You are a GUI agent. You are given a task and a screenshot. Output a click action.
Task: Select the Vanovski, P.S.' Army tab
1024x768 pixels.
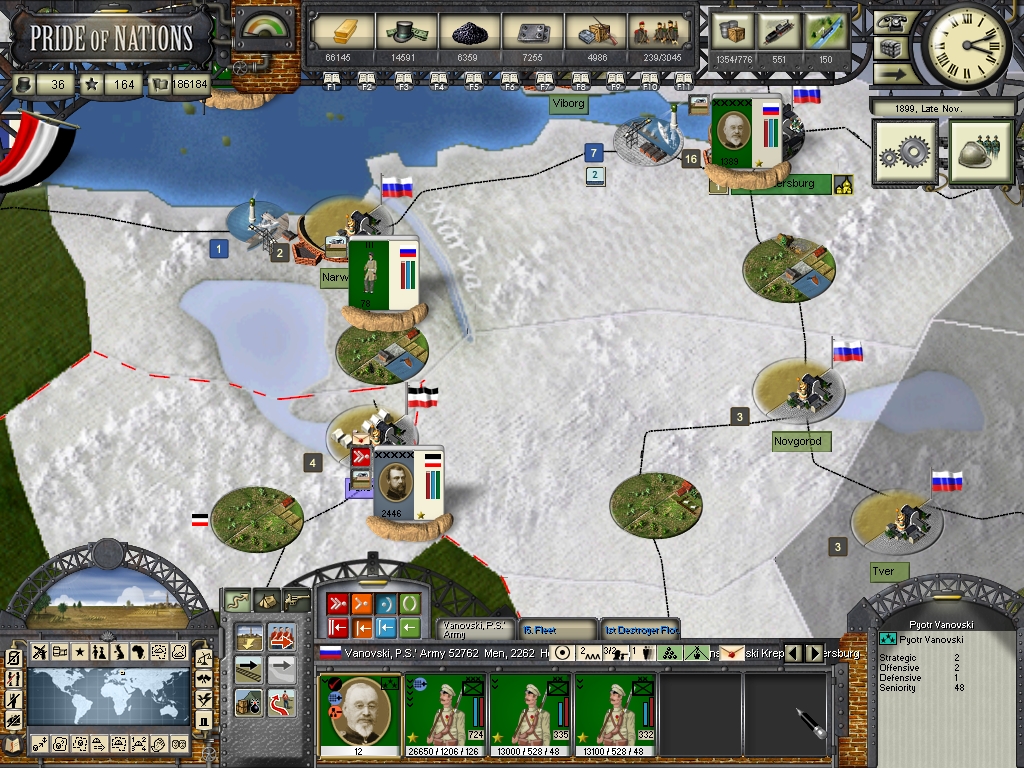pos(476,630)
